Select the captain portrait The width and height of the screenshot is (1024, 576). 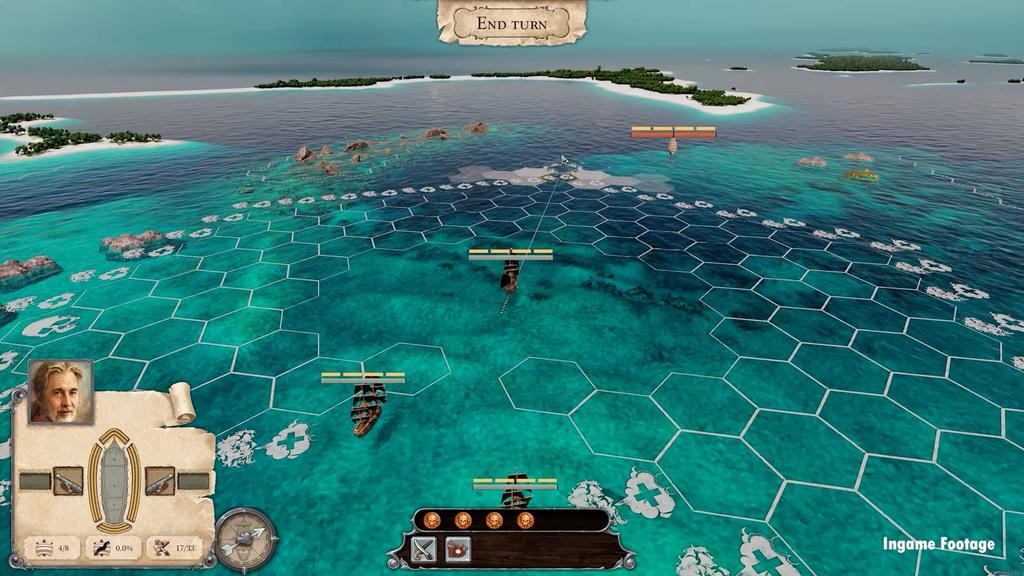(60, 392)
